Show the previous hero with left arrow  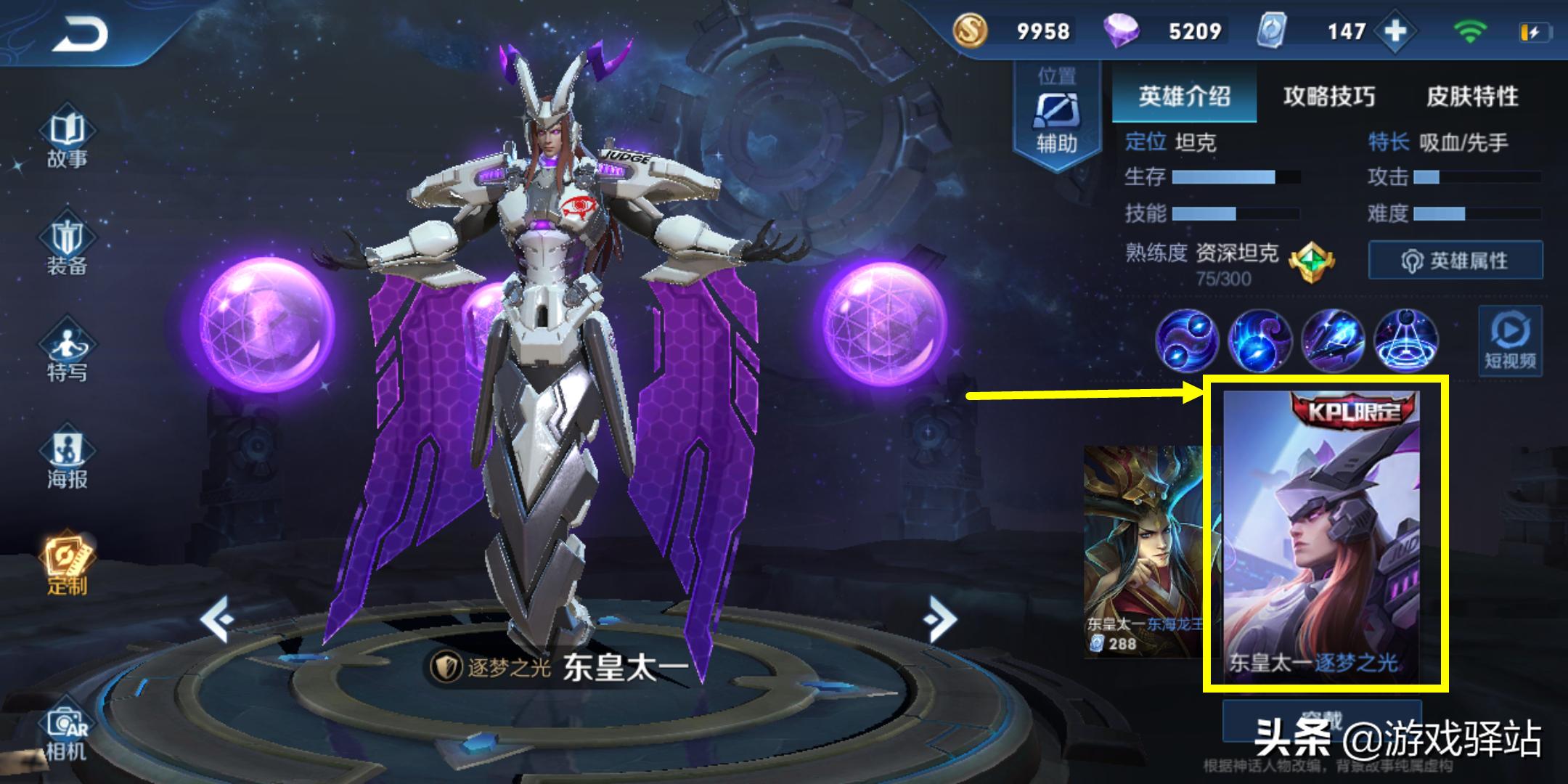[216, 619]
